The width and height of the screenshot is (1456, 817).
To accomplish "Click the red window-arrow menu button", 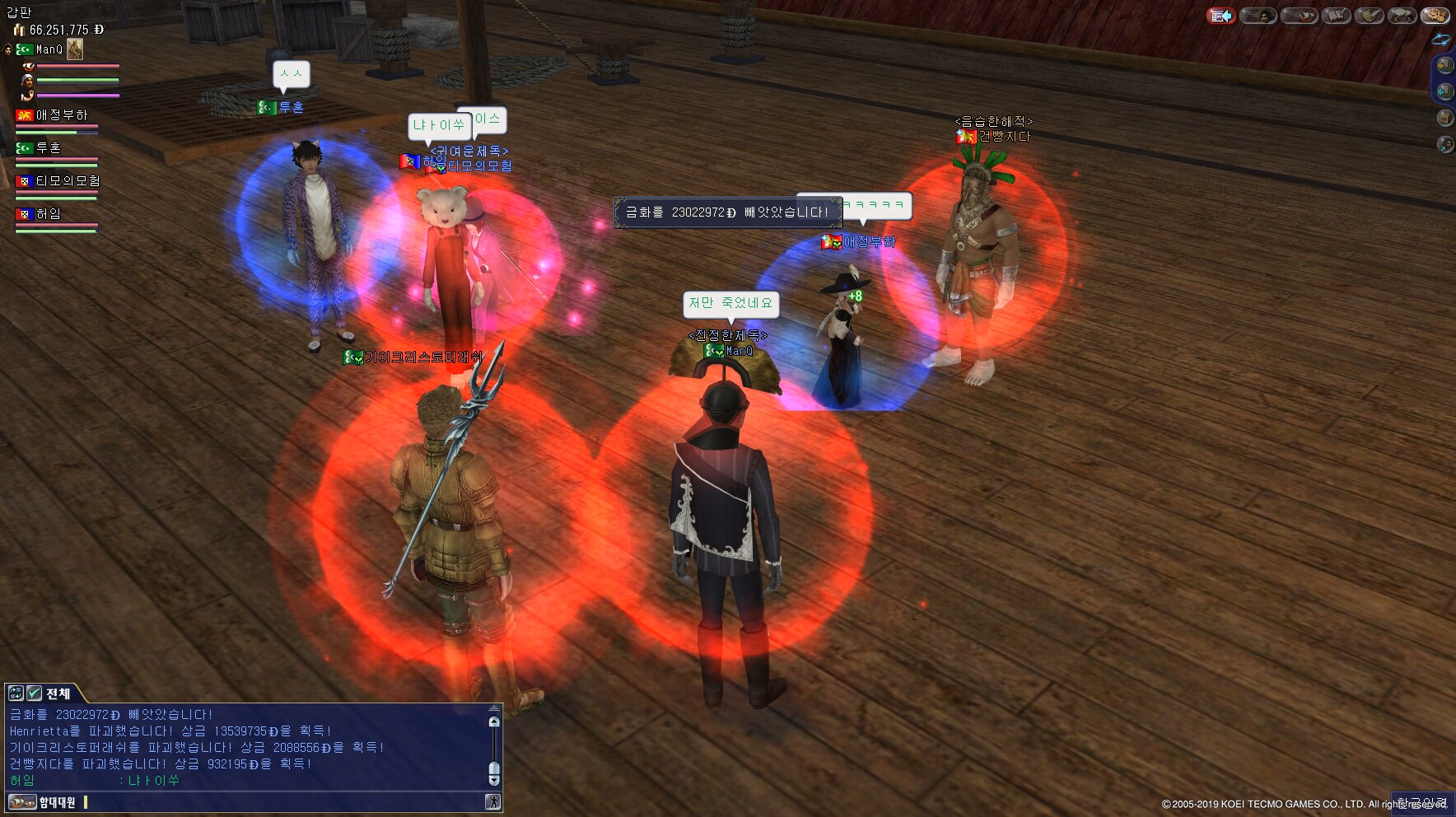I will tap(1220, 16).
